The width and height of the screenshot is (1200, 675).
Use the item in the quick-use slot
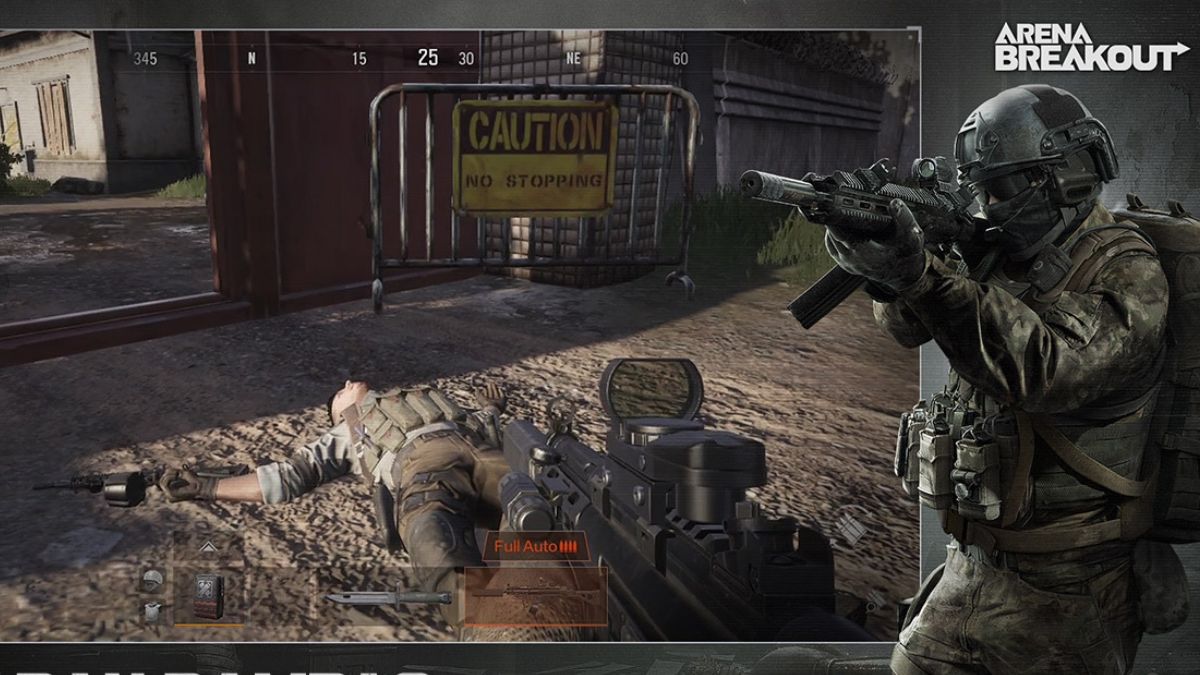point(209,596)
